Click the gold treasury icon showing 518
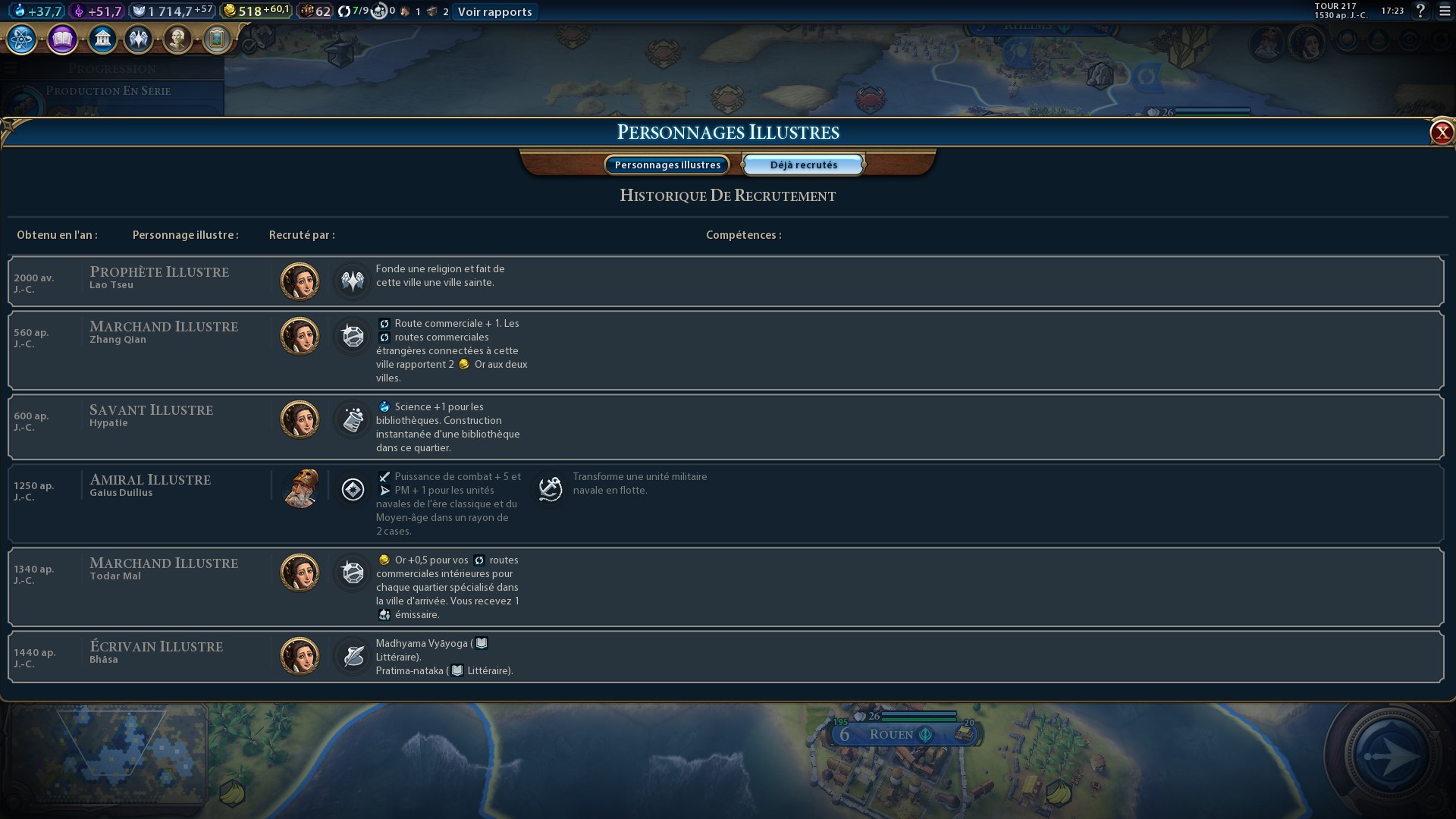The height and width of the screenshot is (819, 1456). 232,11
